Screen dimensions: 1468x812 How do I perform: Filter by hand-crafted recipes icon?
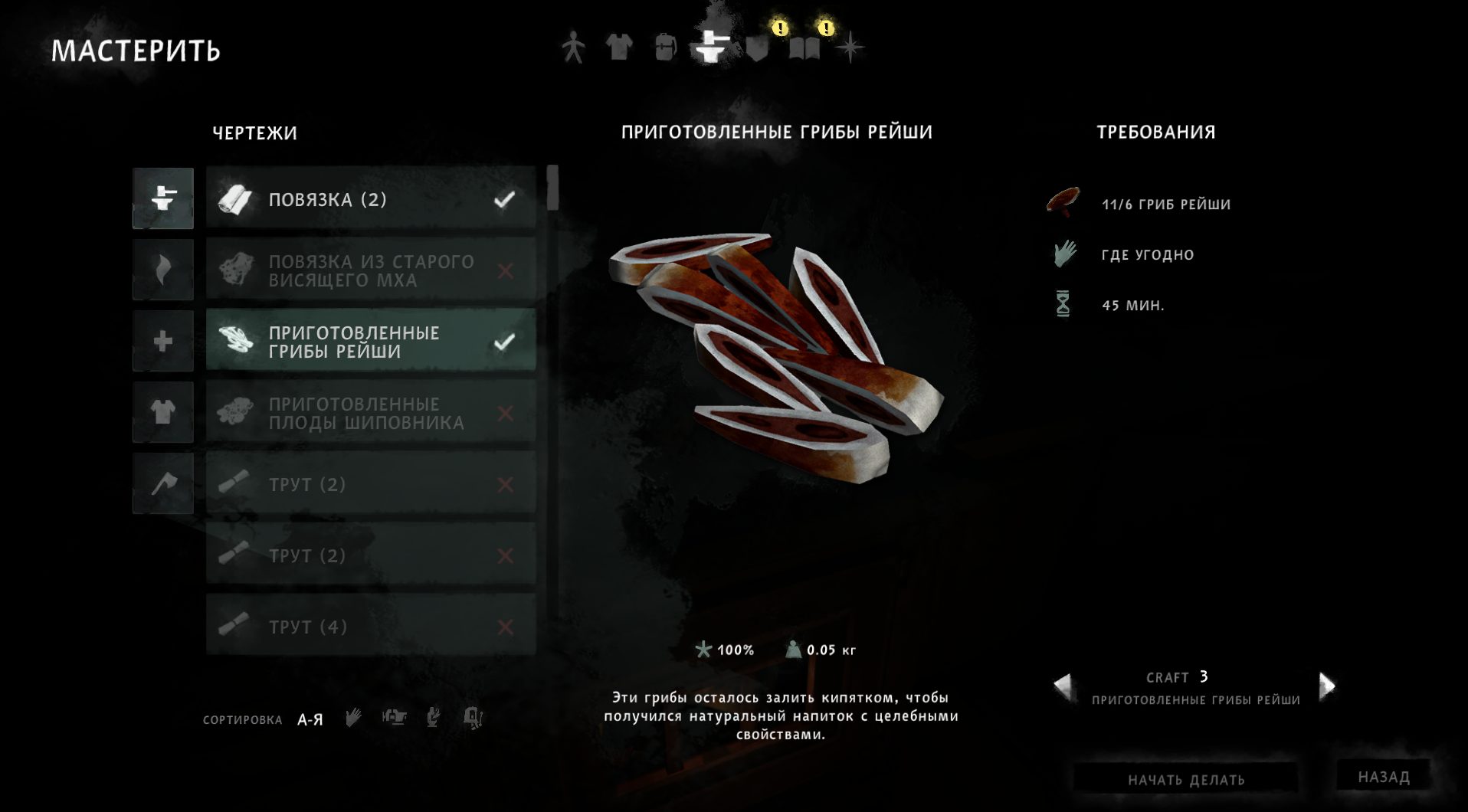click(353, 718)
